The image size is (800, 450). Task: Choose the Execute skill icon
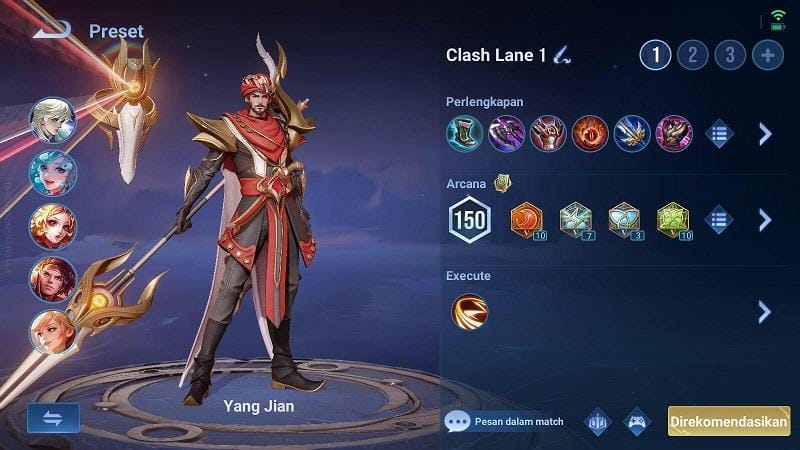pos(469,311)
